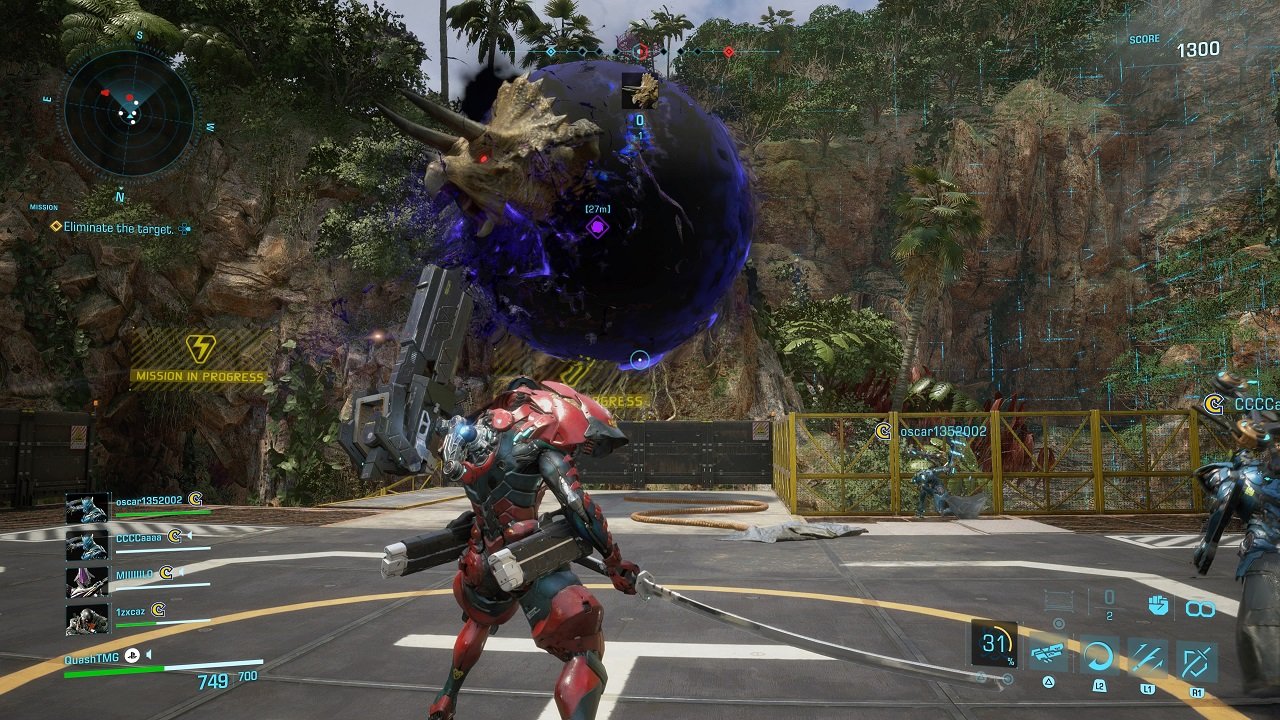Click the red hexagon on the progress tracker
Viewport: 1280px width, 720px height.
(641, 50)
